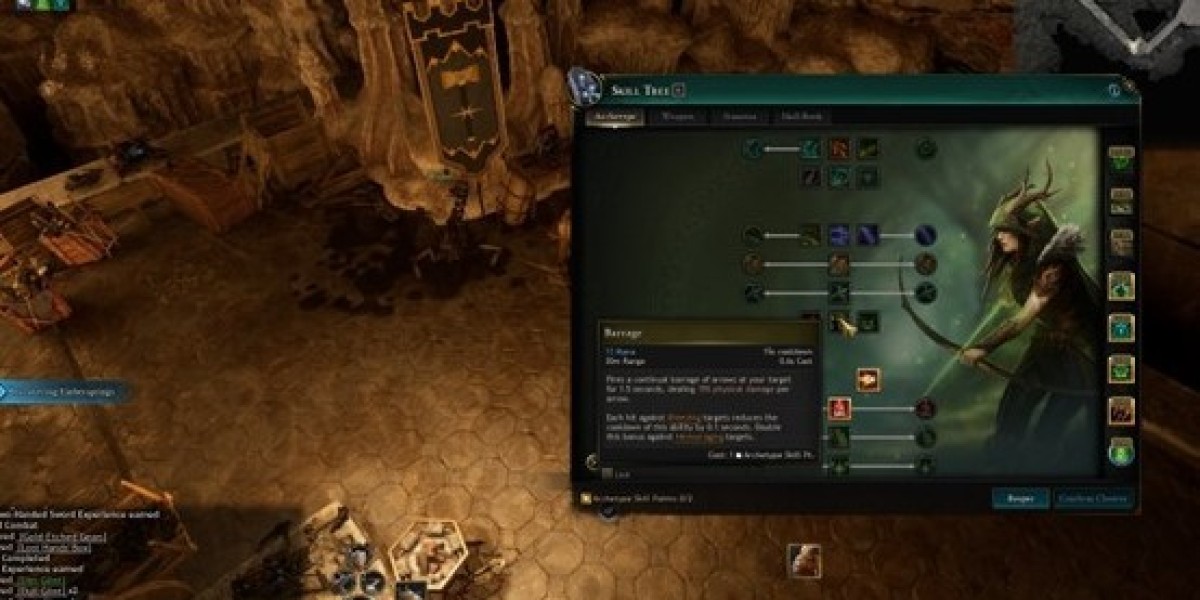This screenshot has width=1200, height=600.
Task: Switch to the Archetype tab
Action: (x=615, y=117)
